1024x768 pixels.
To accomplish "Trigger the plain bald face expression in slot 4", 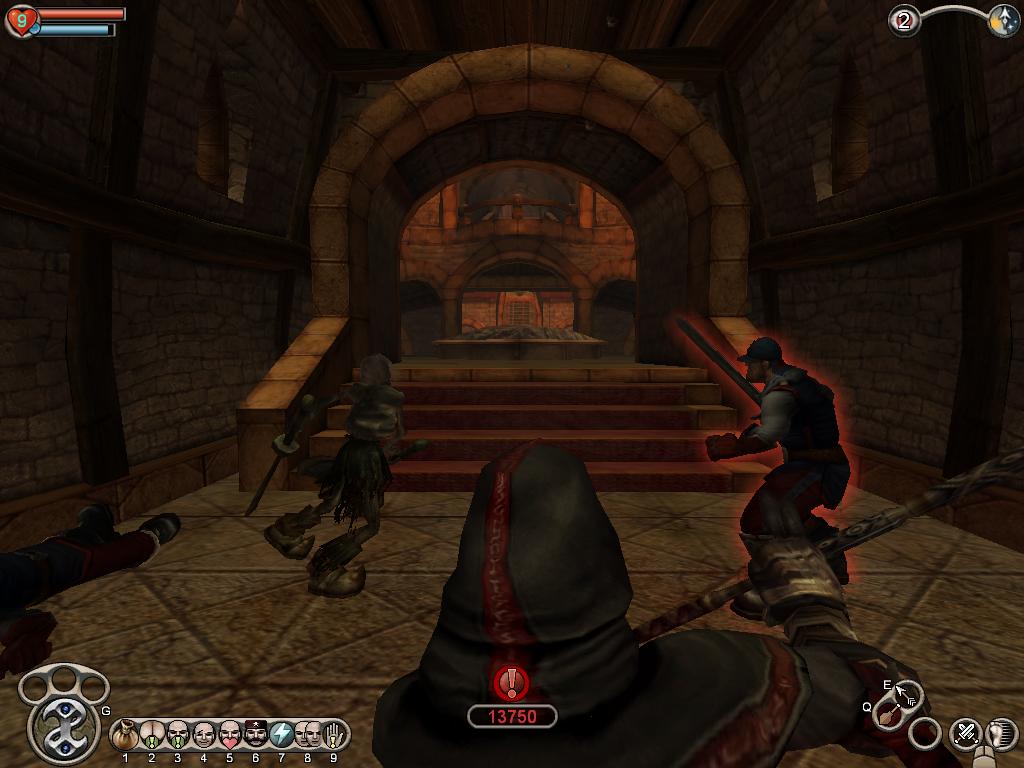I will pyautogui.click(x=204, y=735).
